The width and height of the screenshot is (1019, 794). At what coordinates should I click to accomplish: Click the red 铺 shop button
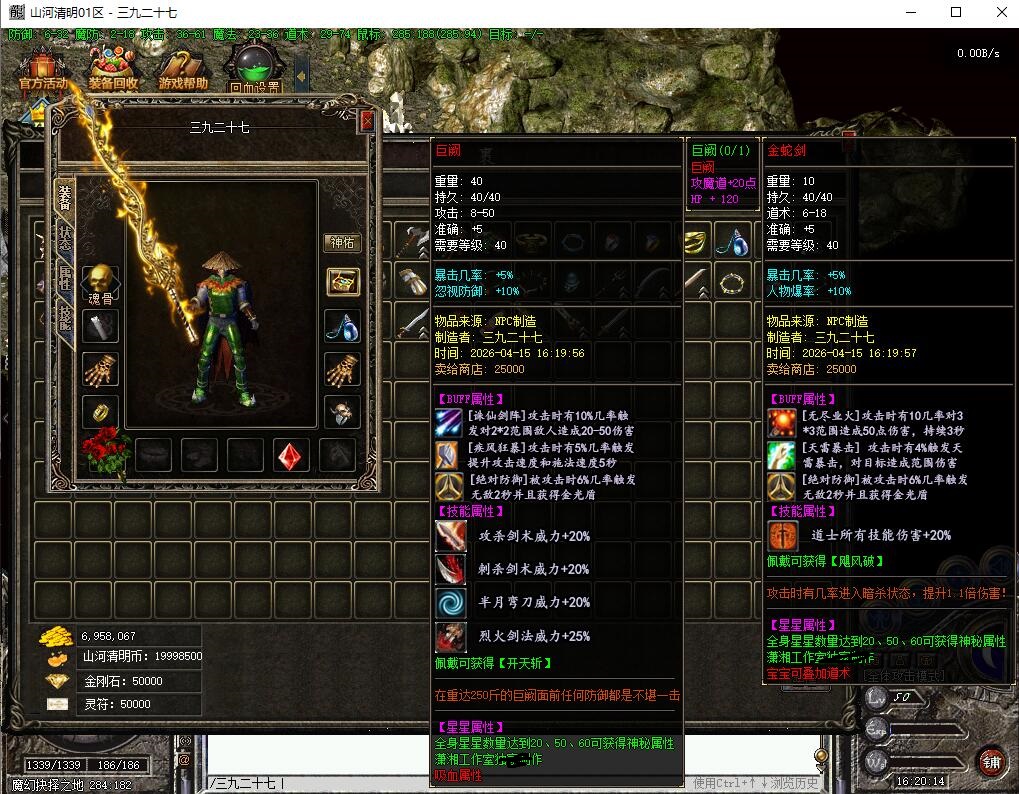(989, 759)
